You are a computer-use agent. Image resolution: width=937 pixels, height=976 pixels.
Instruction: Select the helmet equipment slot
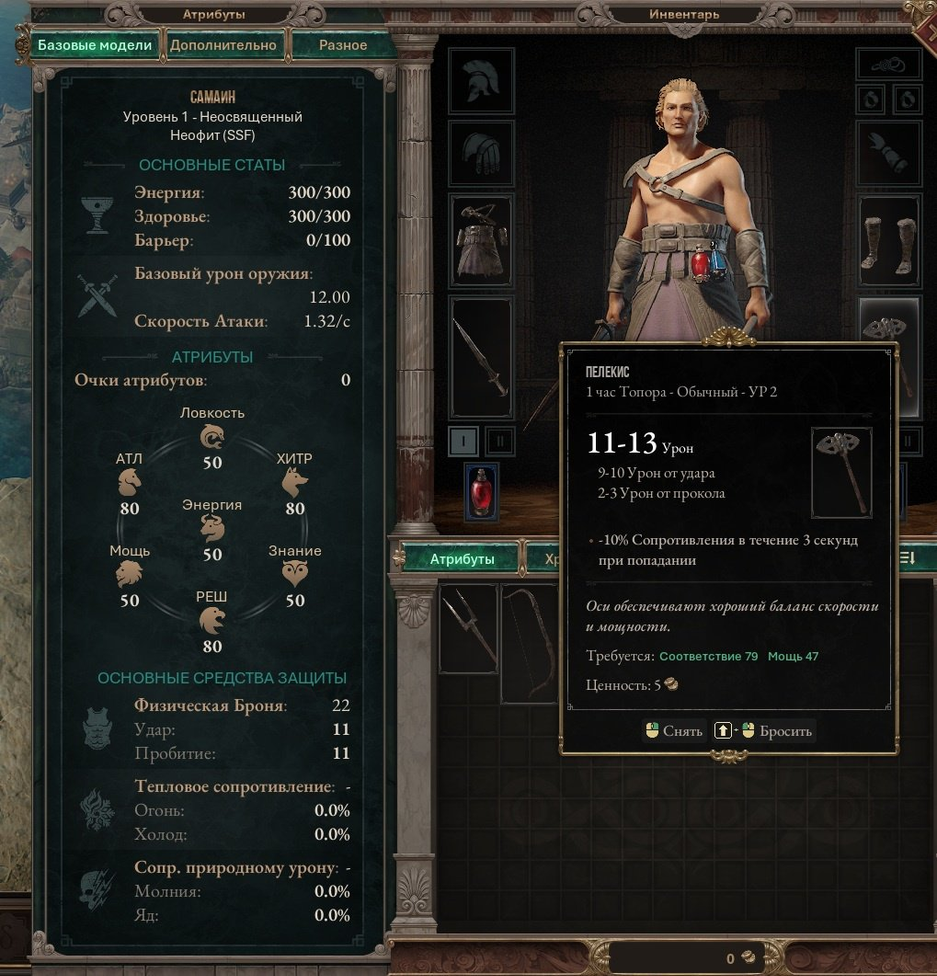click(481, 80)
